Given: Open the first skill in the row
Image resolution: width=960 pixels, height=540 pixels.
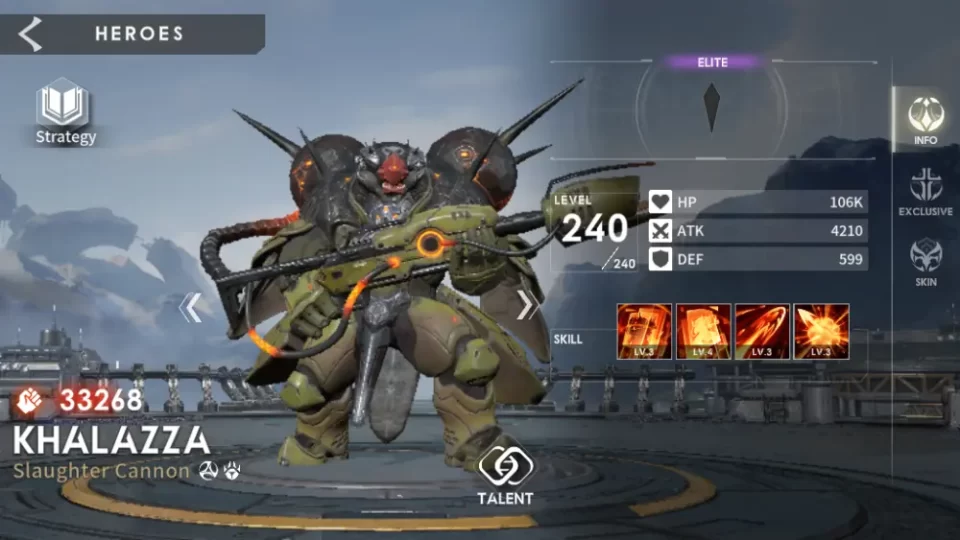Looking at the screenshot, I should (644, 331).
